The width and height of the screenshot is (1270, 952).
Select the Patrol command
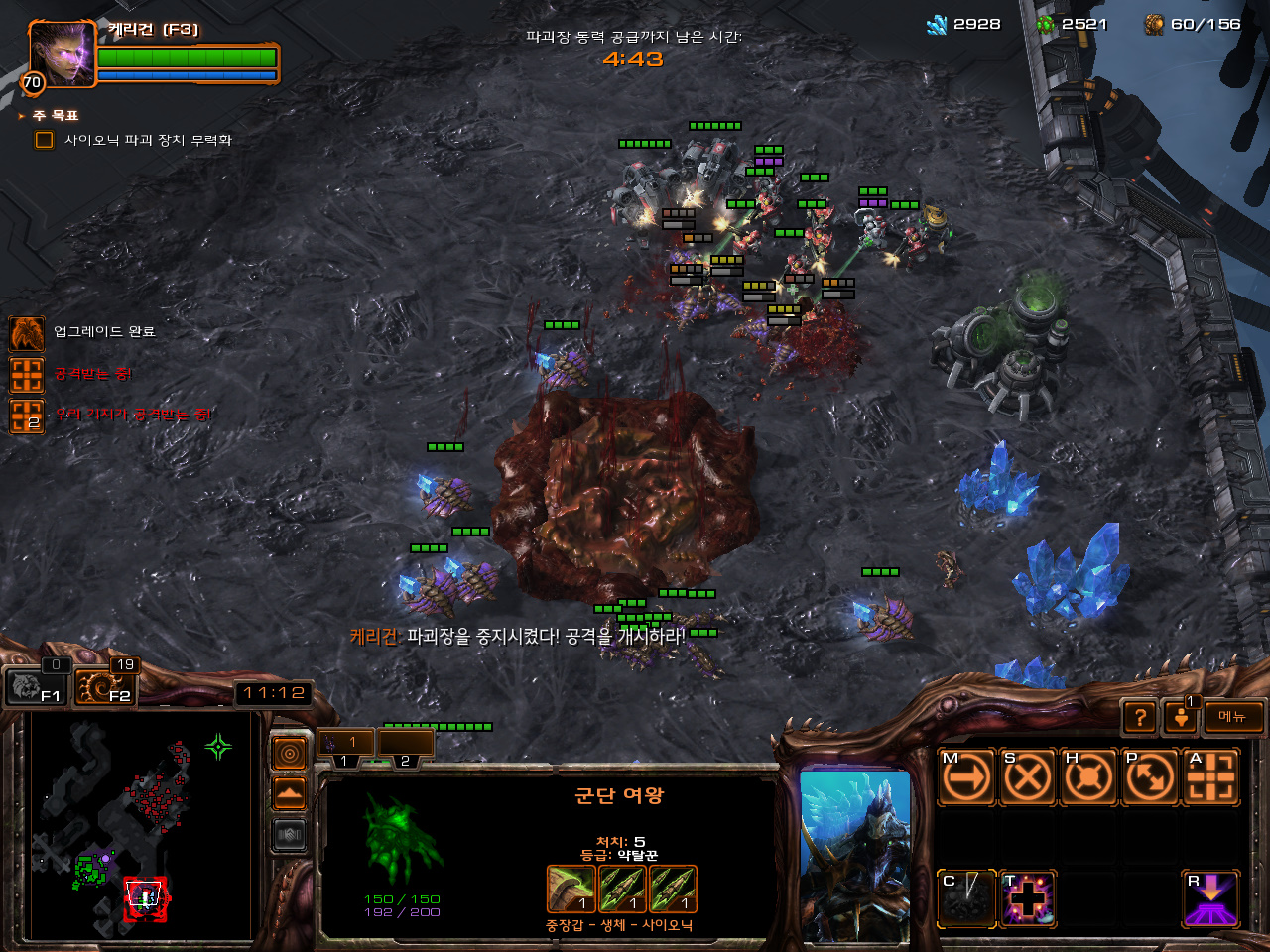[x=1150, y=776]
